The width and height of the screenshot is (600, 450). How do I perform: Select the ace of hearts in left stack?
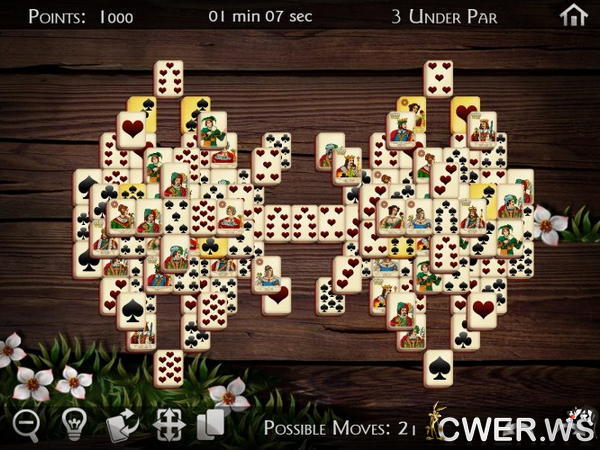[x=132, y=128]
